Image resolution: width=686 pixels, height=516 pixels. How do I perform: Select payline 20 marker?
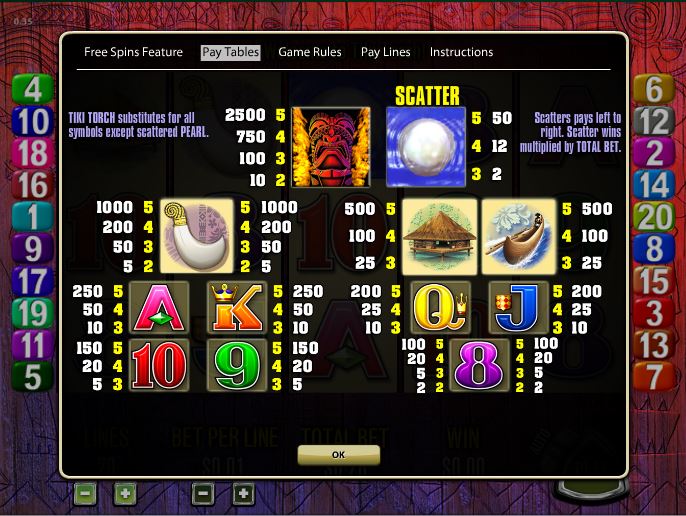[x=653, y=217]
